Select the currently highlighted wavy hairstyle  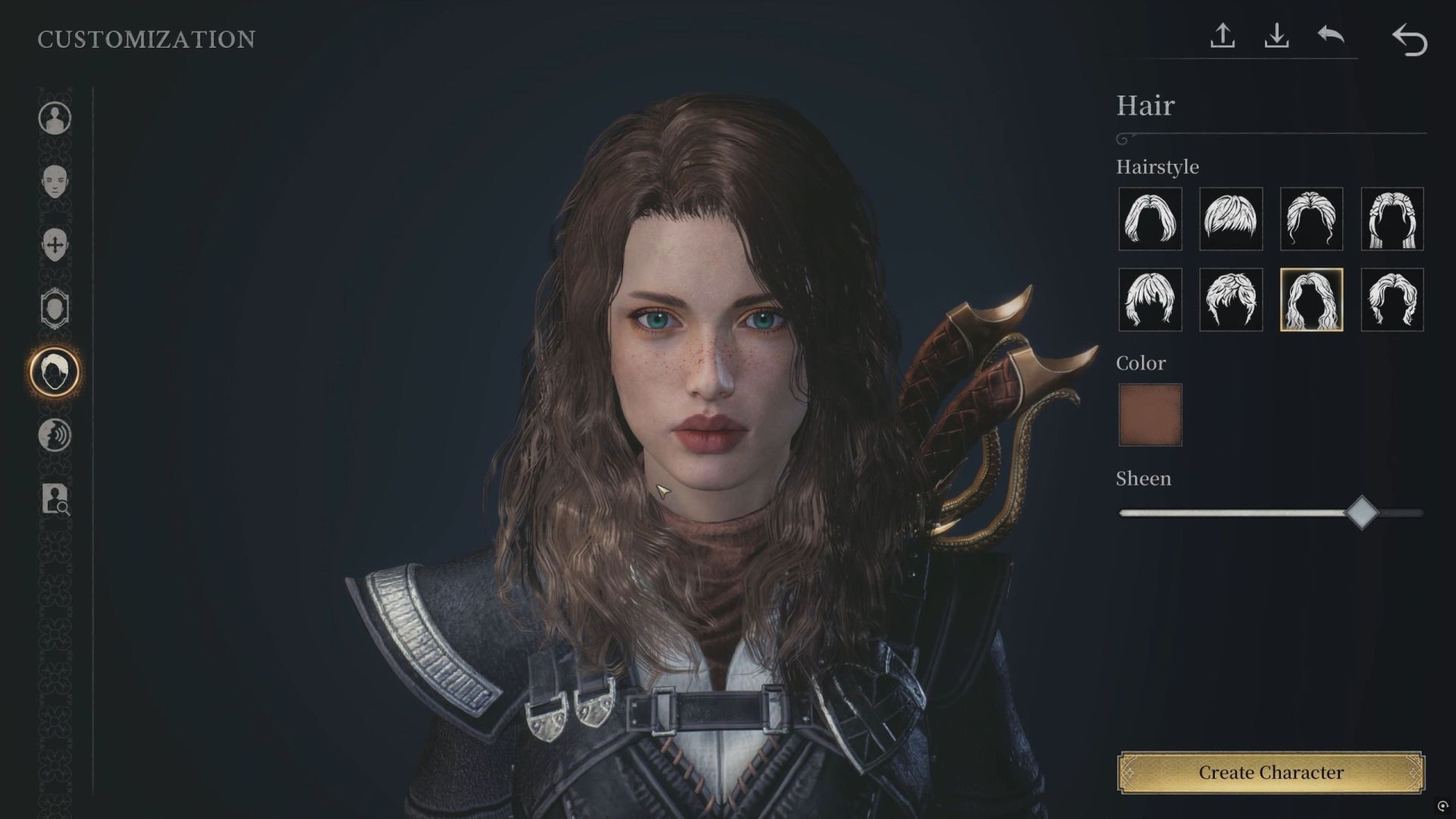pyautogui.click(x=1310, y=300)
